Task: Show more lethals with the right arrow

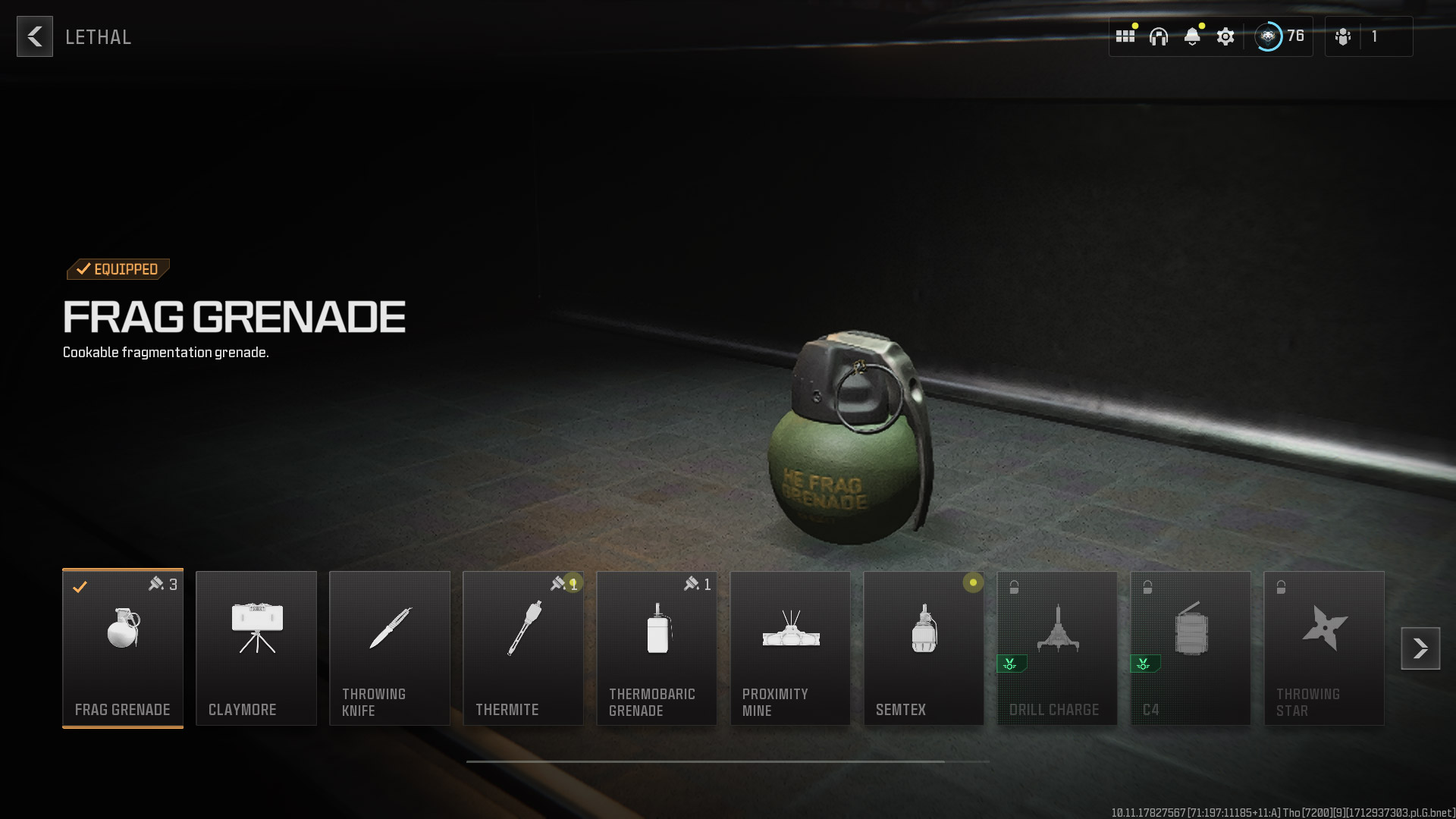Action: (x=1420, y=648)
